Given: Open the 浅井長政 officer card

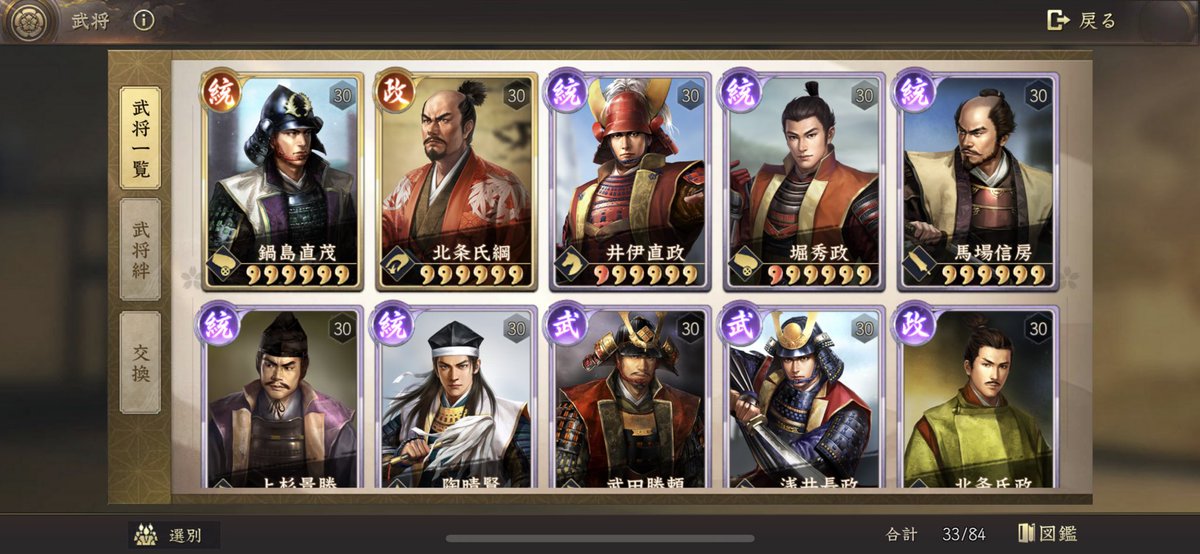Looking at the screenshot, I should click(804, 400).
